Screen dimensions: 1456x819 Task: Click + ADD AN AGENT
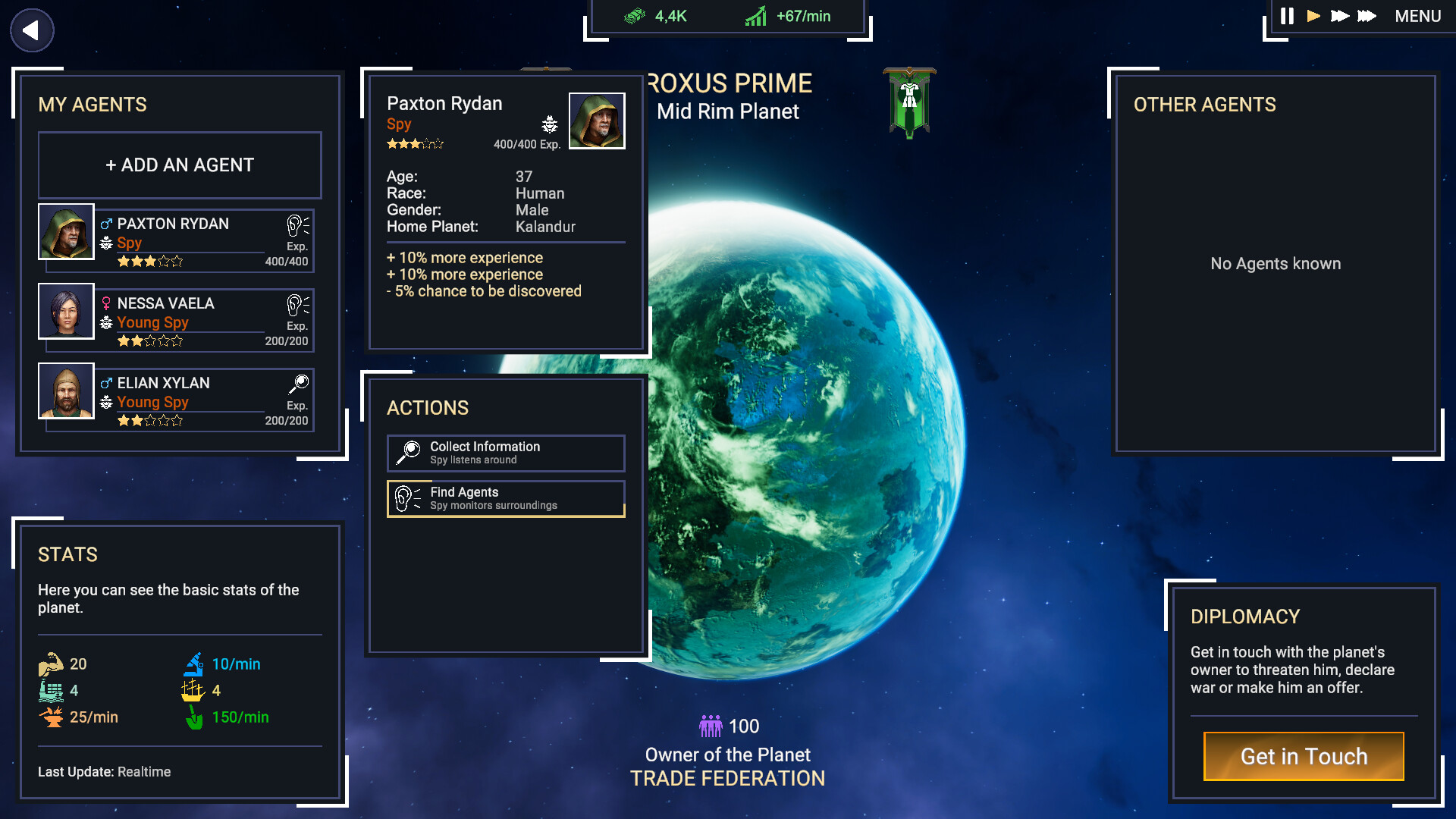180,165
